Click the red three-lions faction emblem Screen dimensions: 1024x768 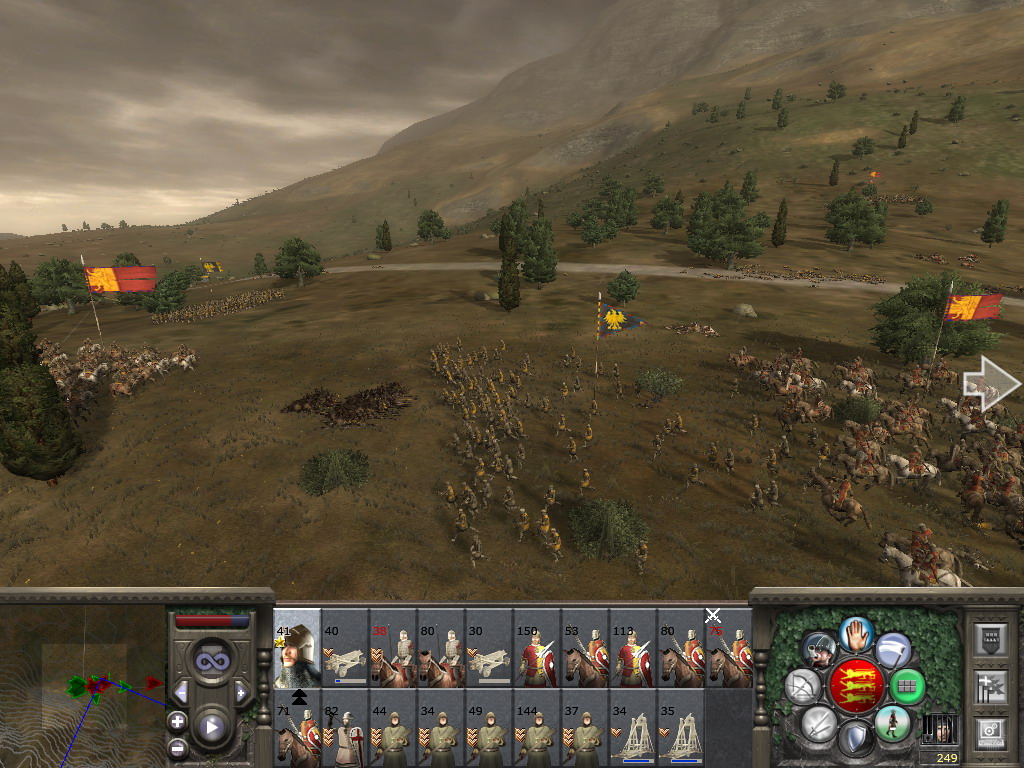[855, 686]
